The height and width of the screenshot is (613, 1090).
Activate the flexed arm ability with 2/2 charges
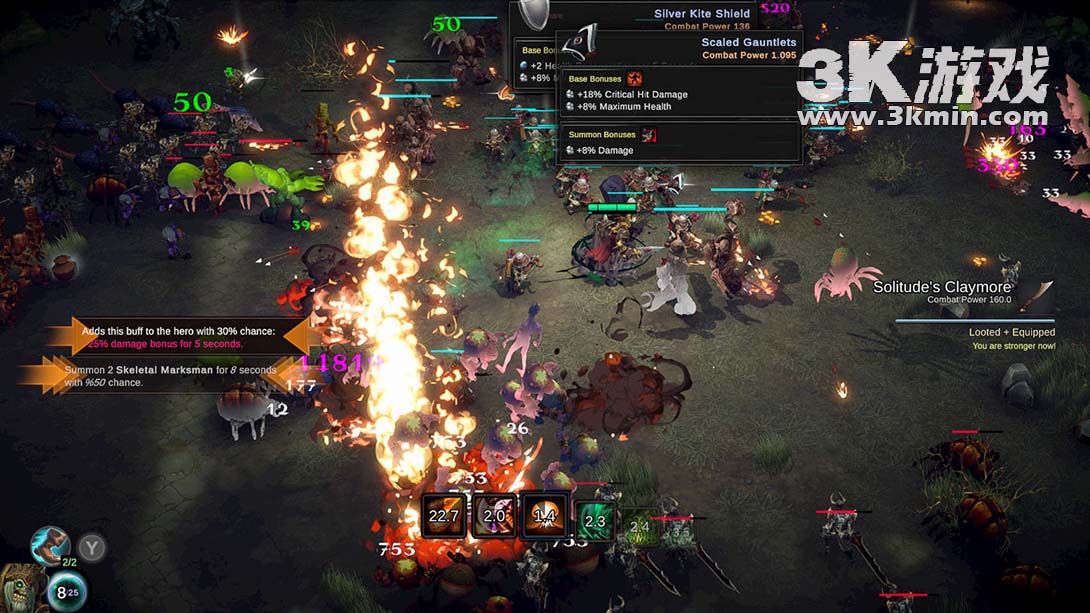tap(49, 546)
